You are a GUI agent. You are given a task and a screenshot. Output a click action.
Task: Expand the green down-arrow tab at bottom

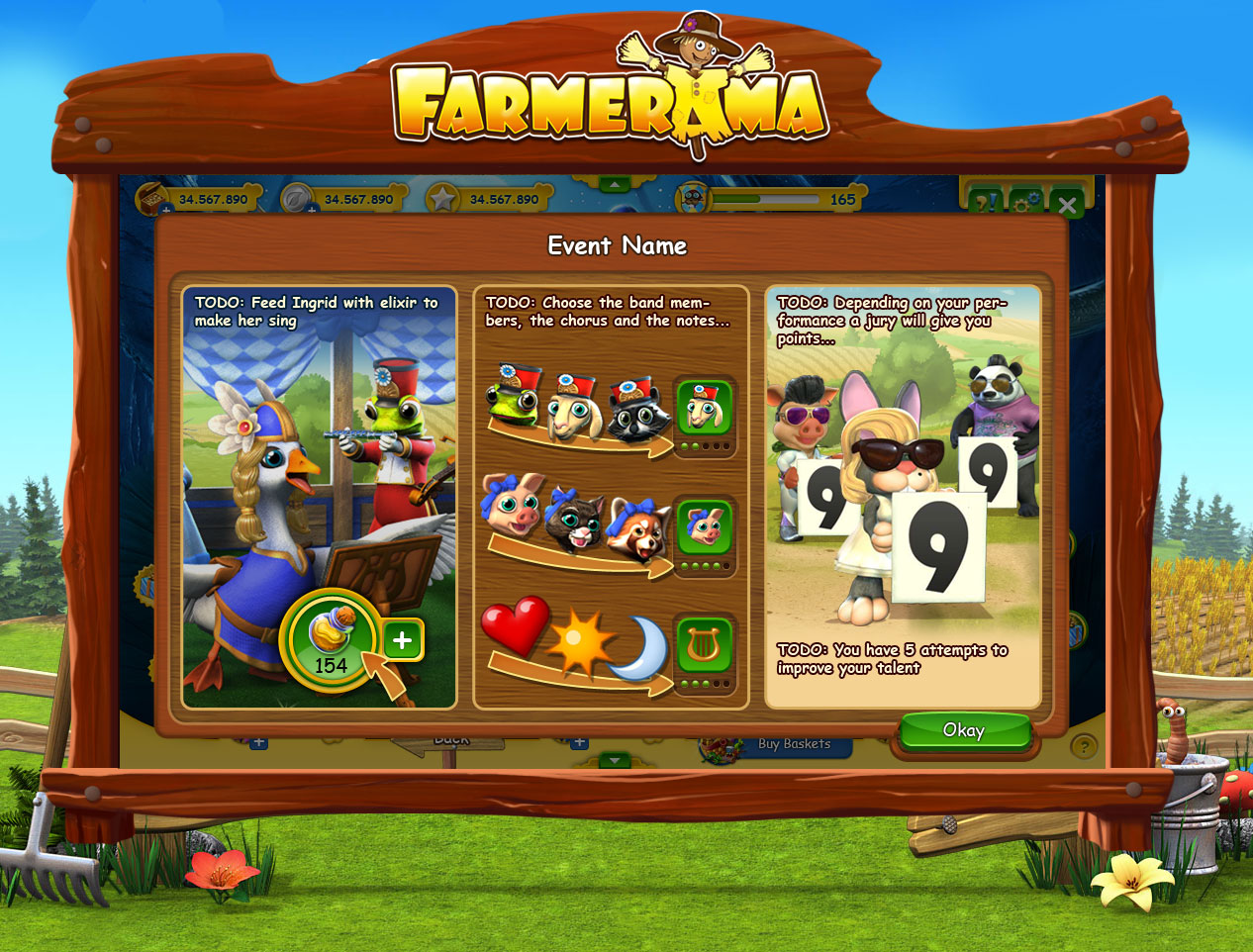pos(615,760)
